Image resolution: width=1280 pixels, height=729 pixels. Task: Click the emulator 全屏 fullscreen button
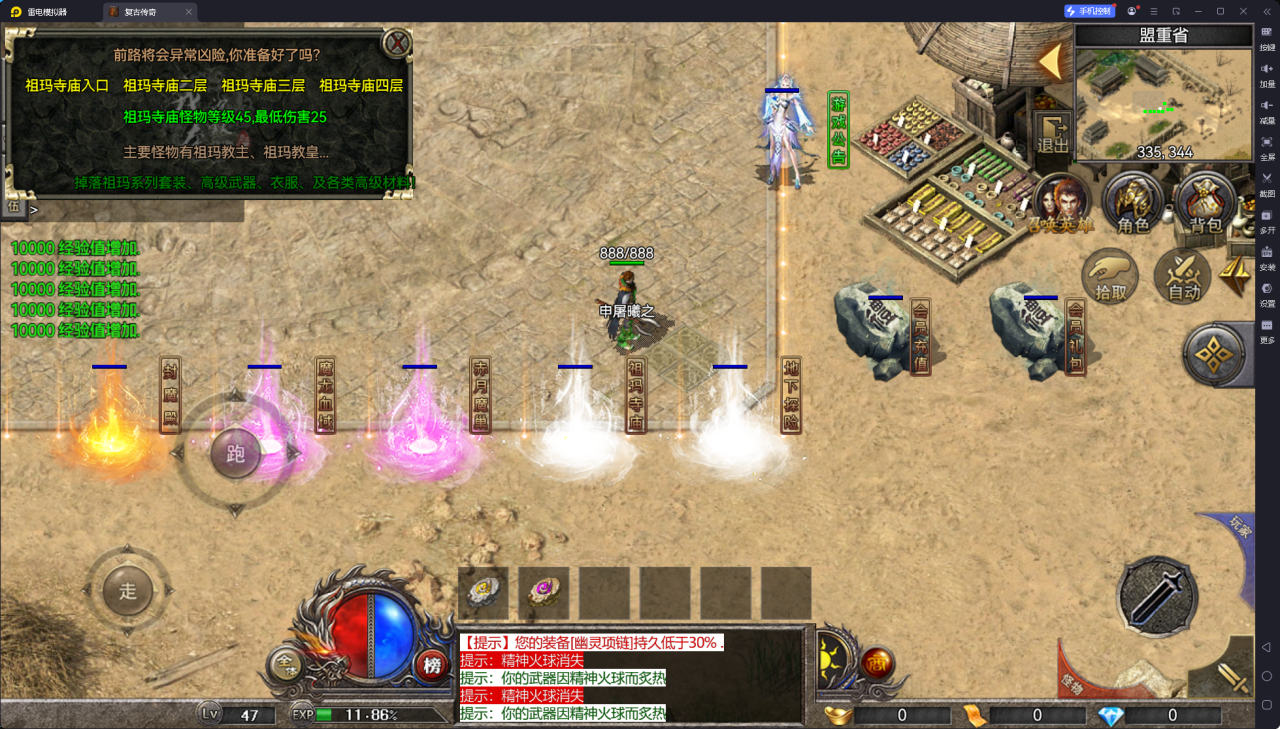[x=1267, y=146]
